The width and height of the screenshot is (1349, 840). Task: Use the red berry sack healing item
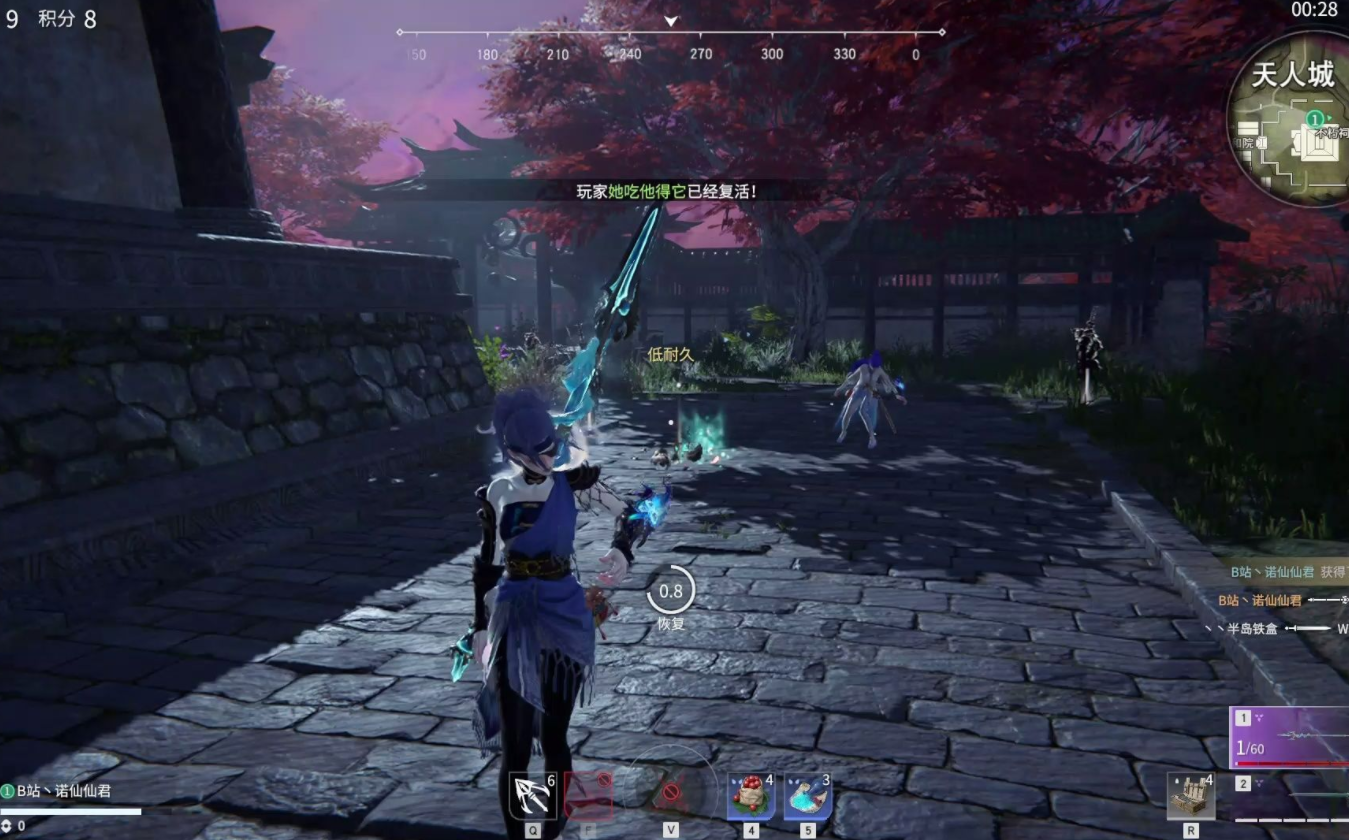tap(751, 796)
